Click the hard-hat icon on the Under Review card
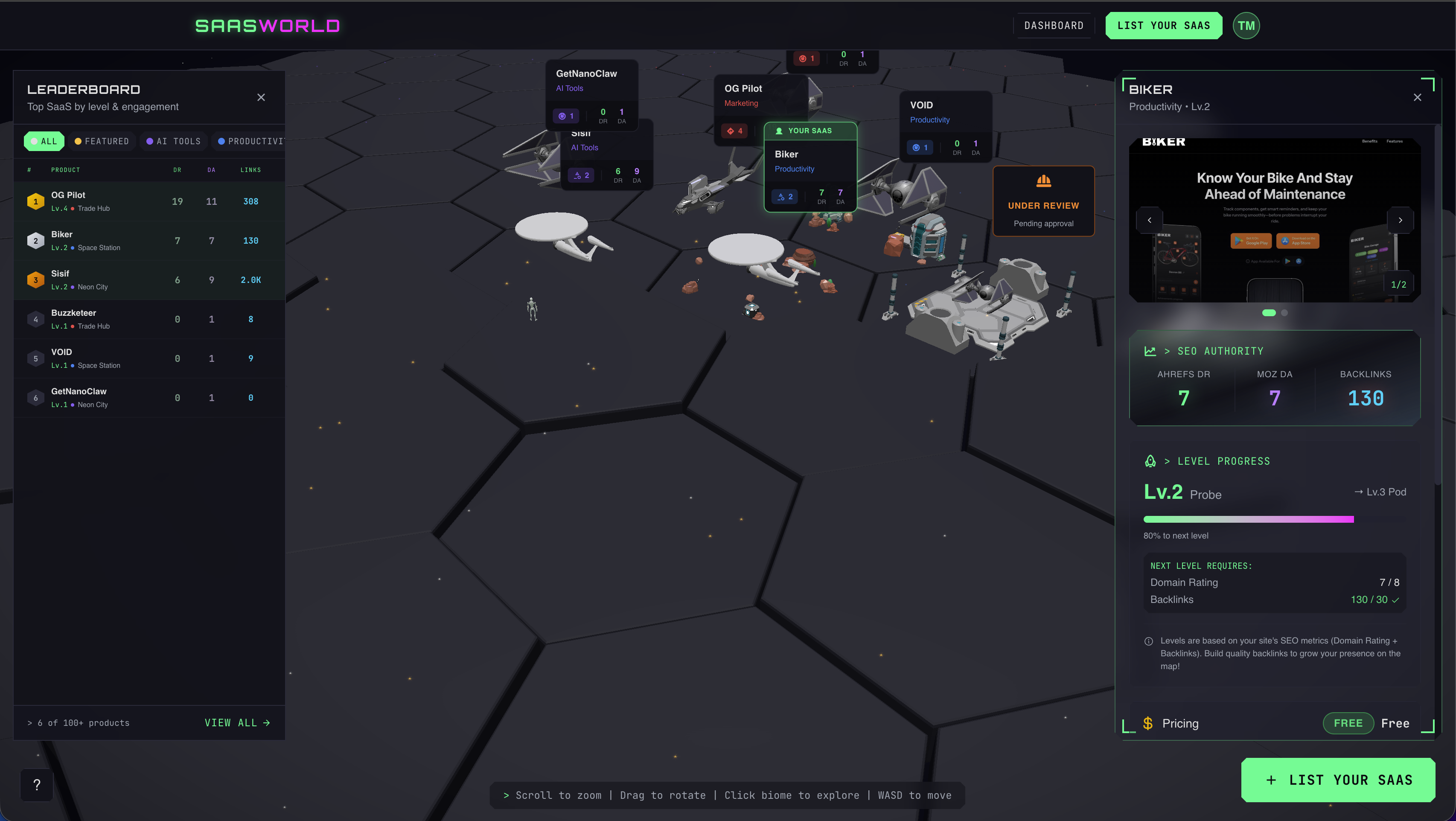Screen dimensions: 1456x821 [x=1043, y=181]
